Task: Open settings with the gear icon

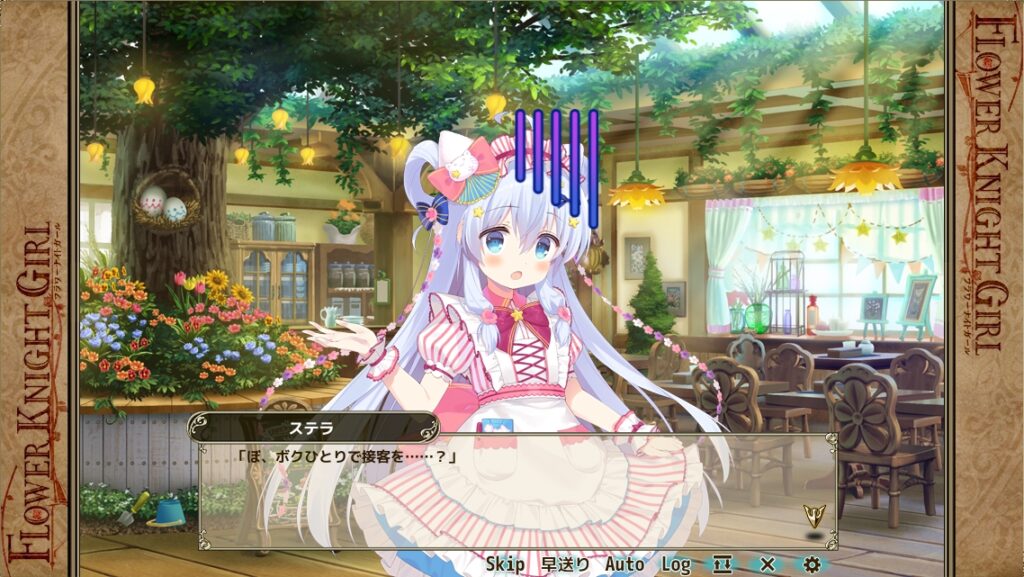Action: 812,565
